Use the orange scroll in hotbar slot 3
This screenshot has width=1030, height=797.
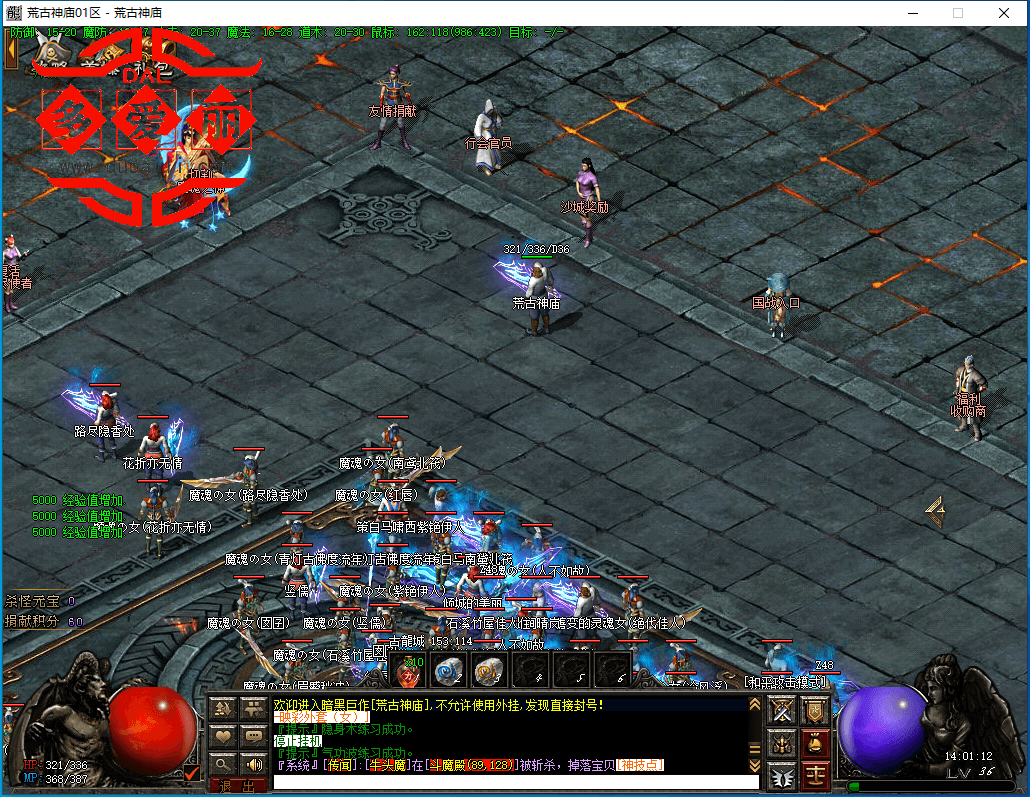pos(488,670)
